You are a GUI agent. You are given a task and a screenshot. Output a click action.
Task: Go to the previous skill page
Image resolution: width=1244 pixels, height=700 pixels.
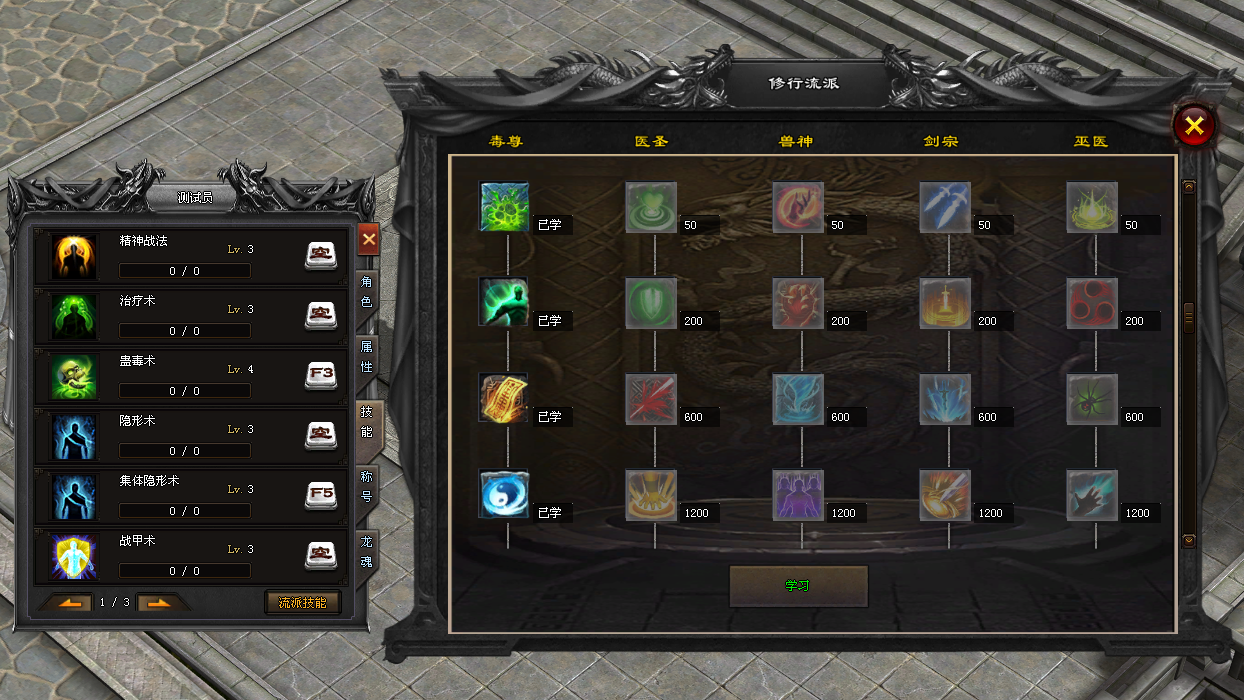(x=68, y=603)
